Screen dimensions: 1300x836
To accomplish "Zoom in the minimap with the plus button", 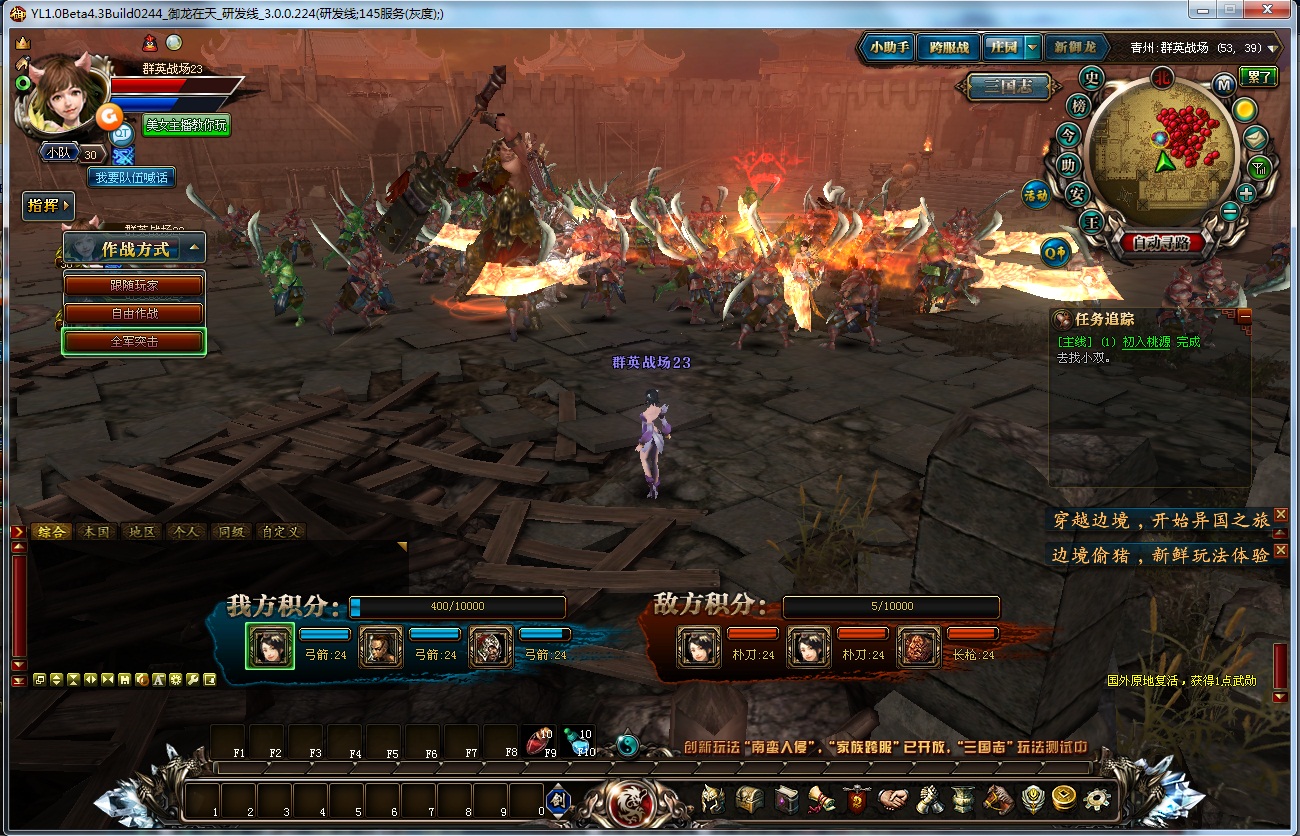I will (x=1246, y=193).
